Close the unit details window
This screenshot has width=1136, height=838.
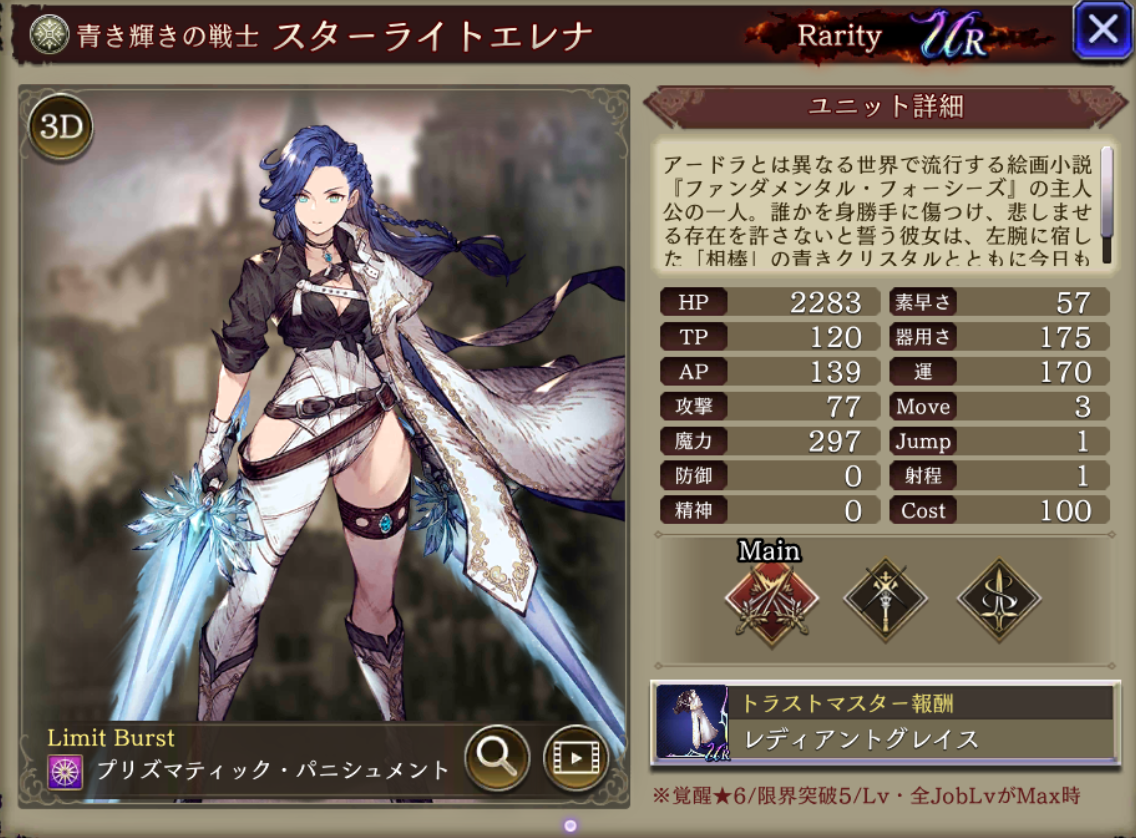1102,30
